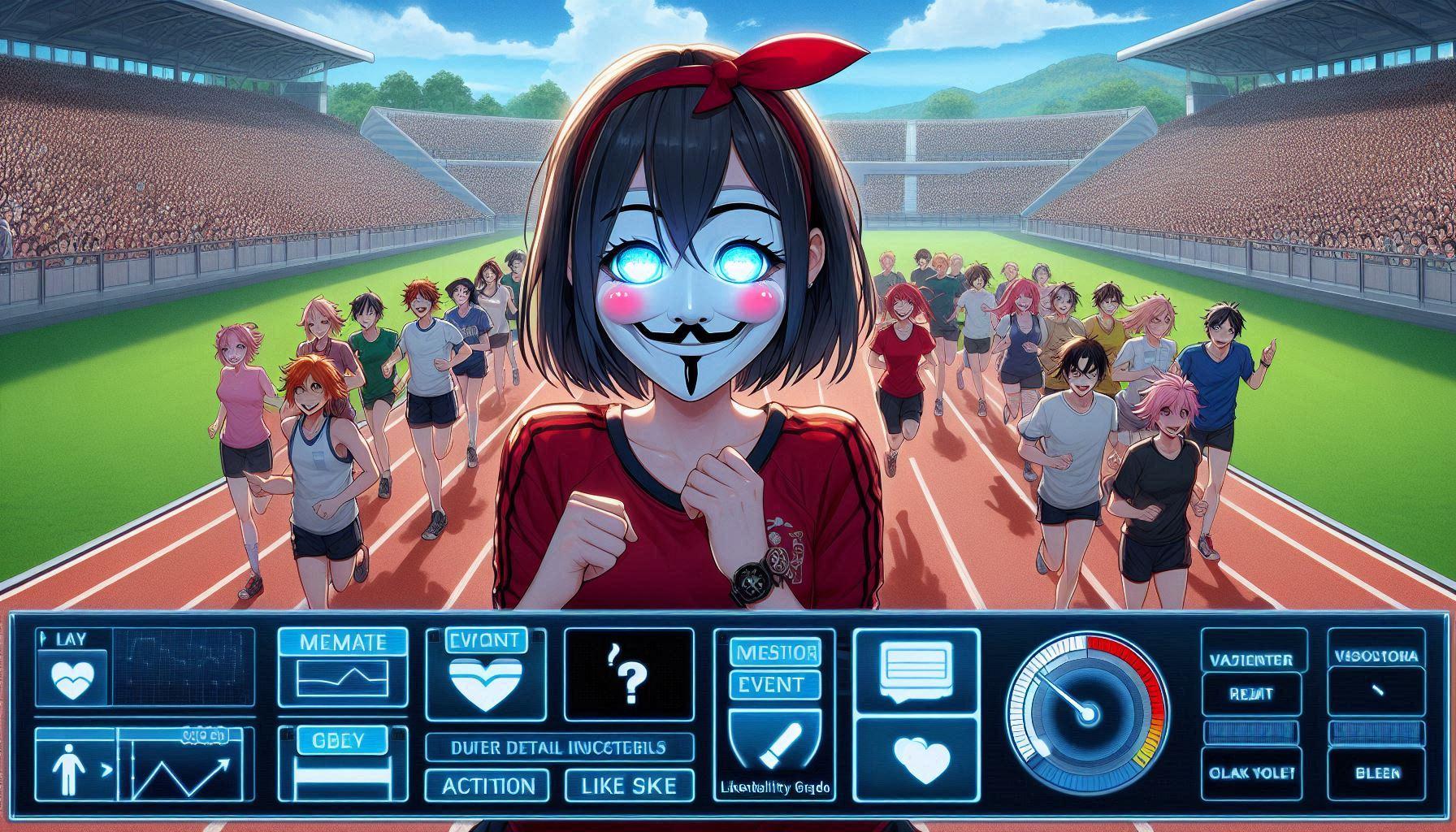The height and width of the screenshot is (832, 1456).
Task: Open the DUTER DETAIL bar
Action: click(x=560, y=747)
